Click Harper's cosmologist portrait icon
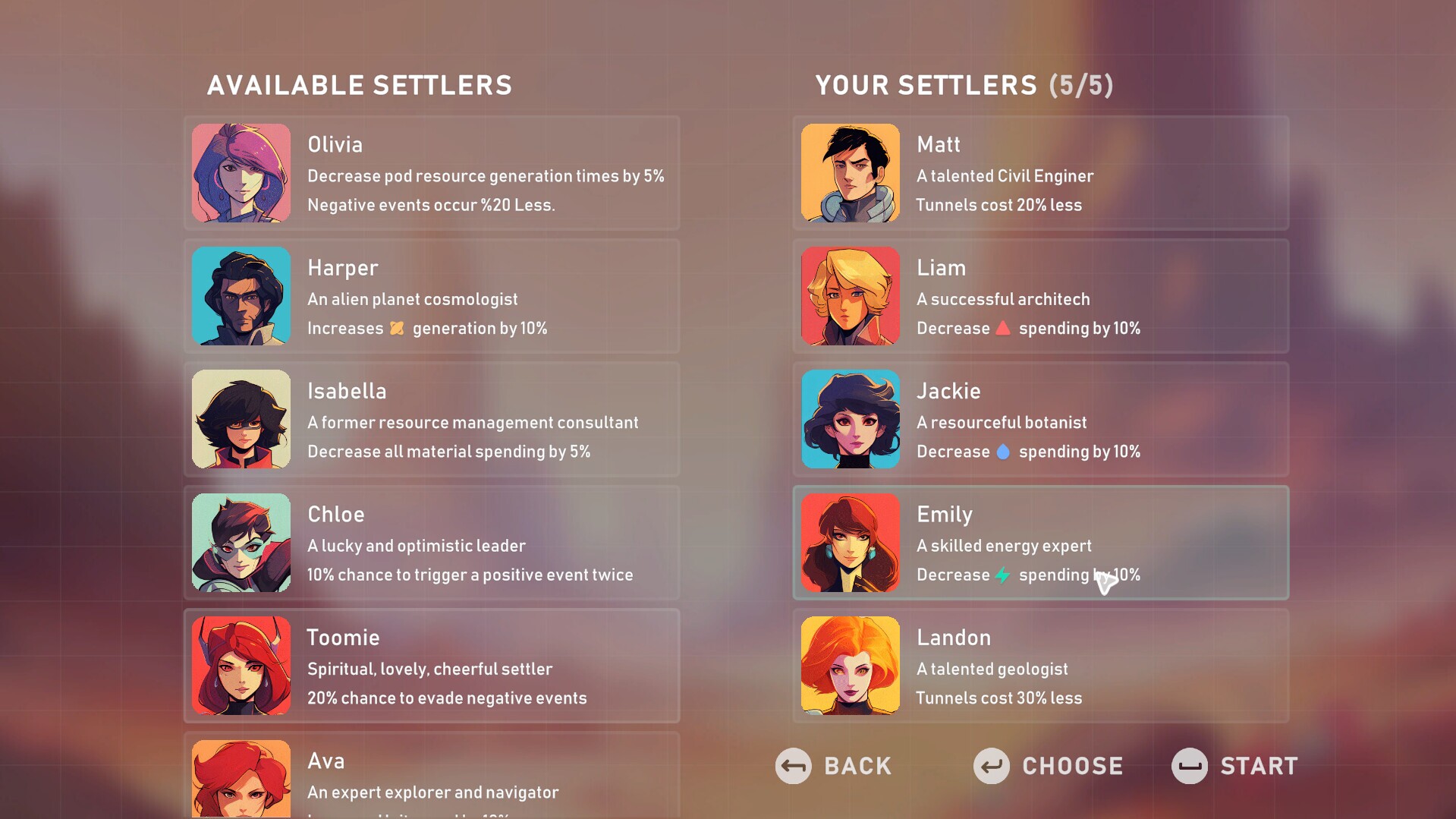 [241, 296]
